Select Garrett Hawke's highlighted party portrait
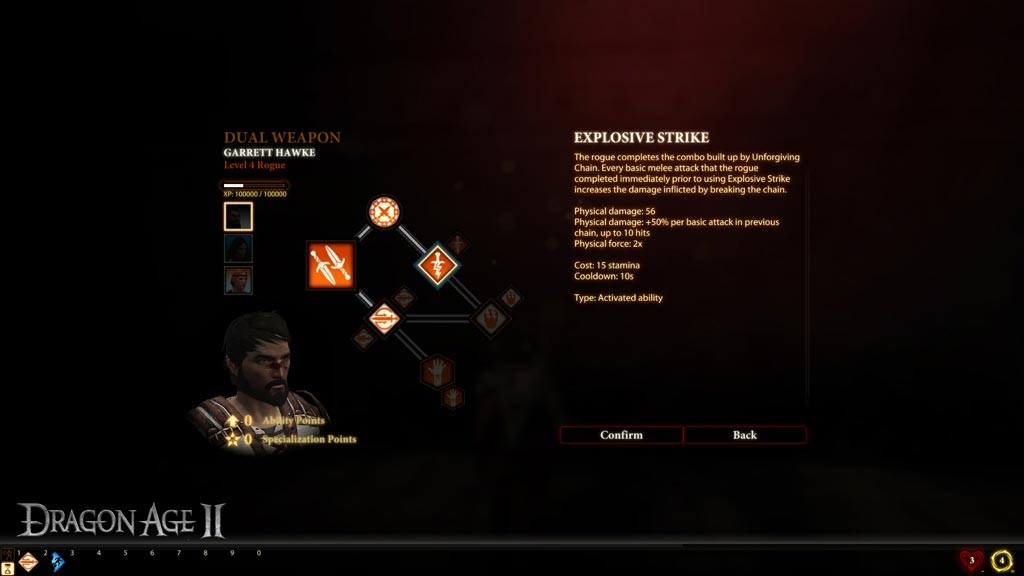Viewport: 1024px width, 576px height. [238, 216]
